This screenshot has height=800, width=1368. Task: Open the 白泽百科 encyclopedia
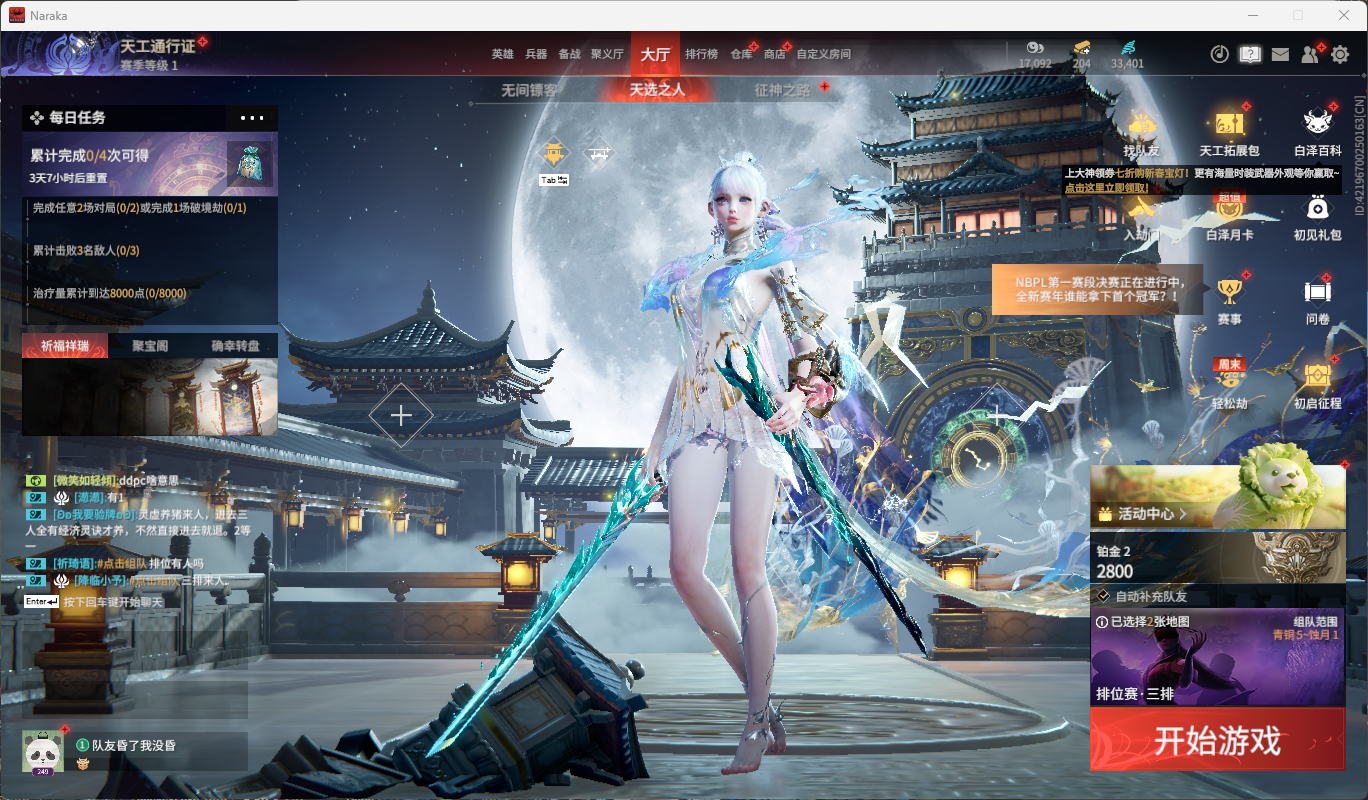(1318, 131)
